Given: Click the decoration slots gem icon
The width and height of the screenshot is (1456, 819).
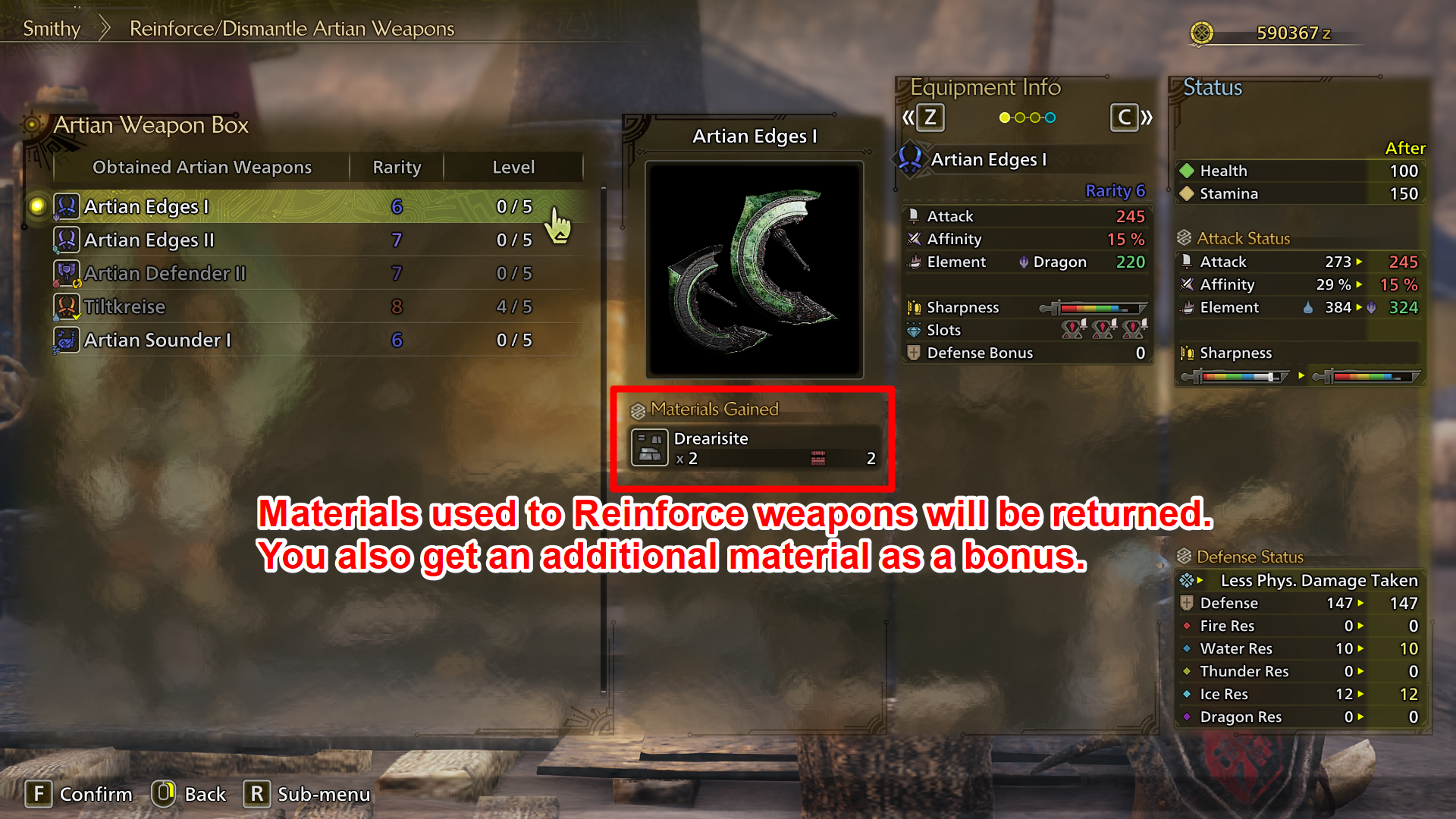Looking at the screenshot, I should tap(912, 330).
